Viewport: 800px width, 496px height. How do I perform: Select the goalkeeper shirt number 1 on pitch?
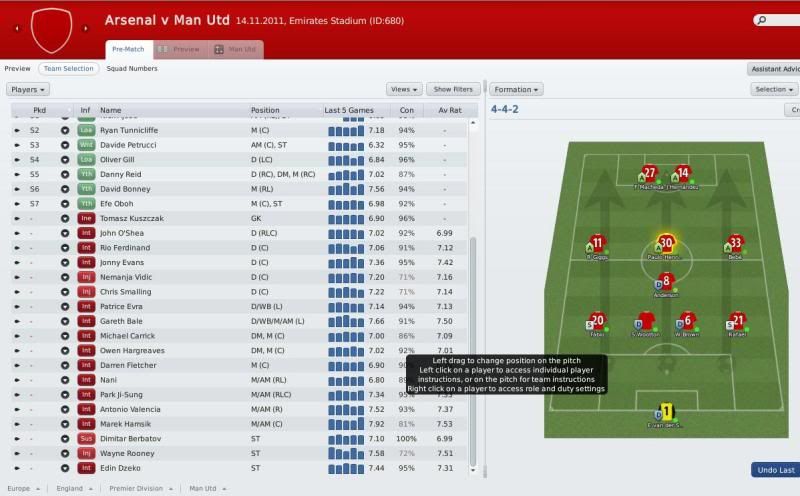click(x=664, y=411)
